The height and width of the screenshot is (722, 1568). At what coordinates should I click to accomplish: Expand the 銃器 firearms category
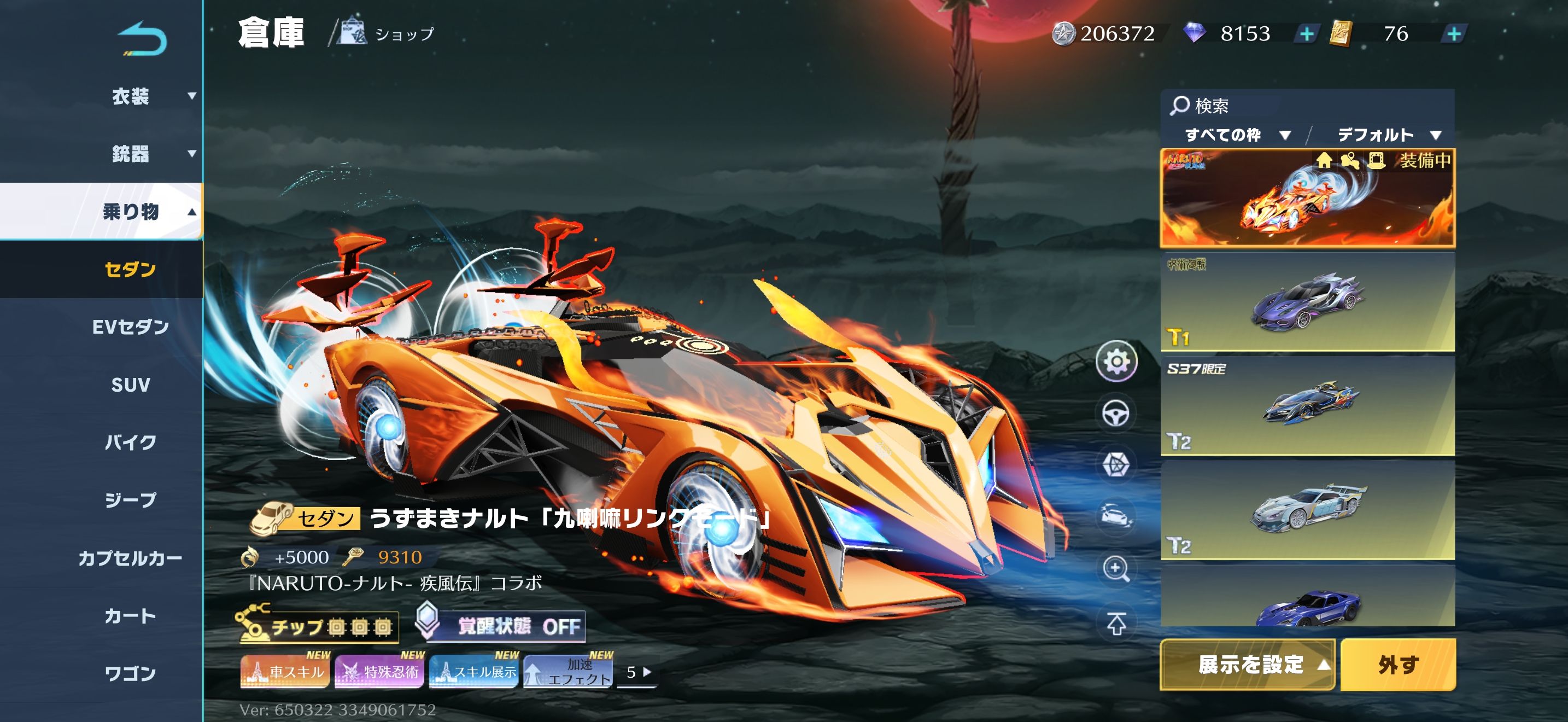point(130,153)
